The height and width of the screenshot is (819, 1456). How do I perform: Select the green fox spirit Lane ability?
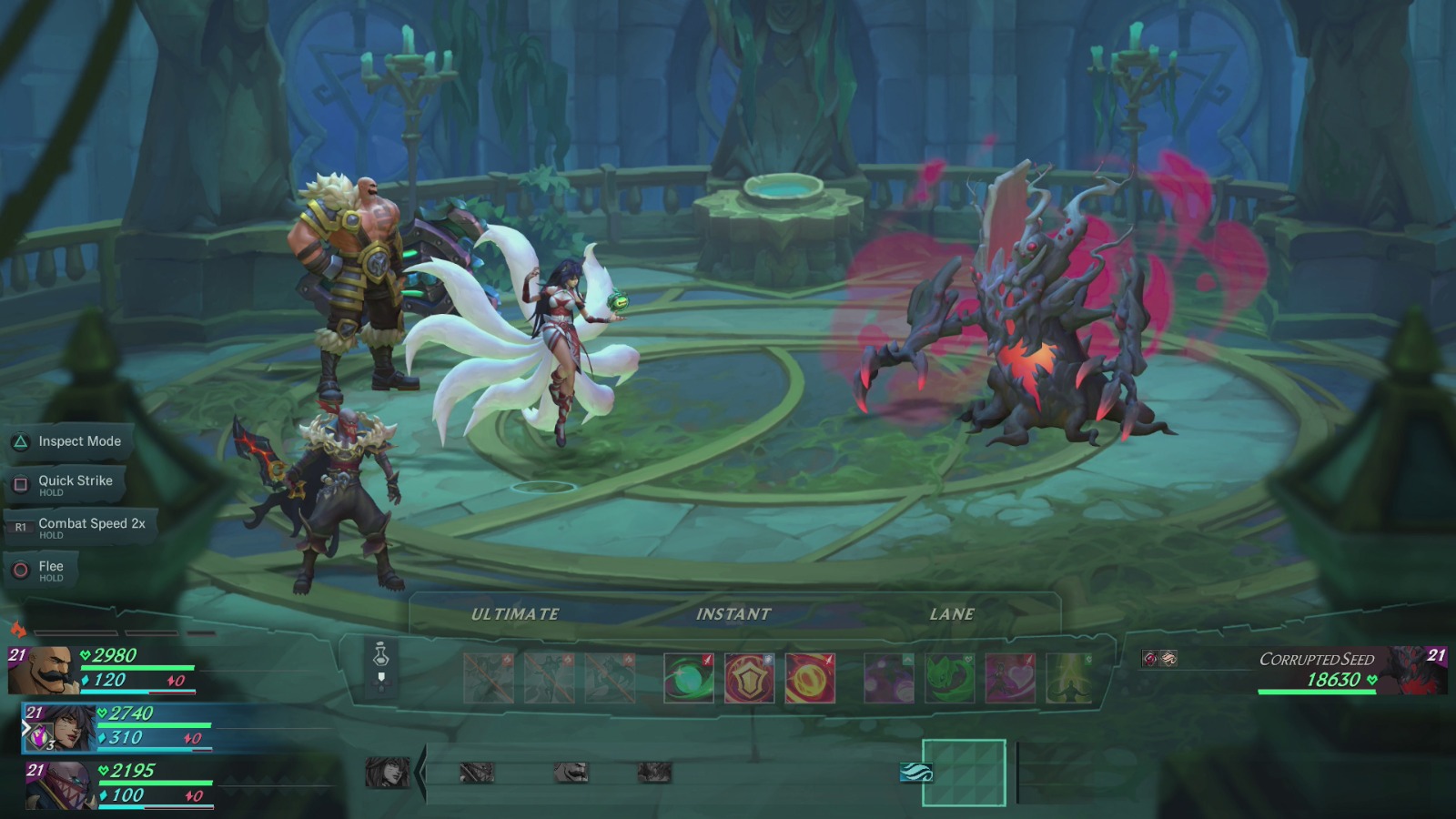(950, 678)
